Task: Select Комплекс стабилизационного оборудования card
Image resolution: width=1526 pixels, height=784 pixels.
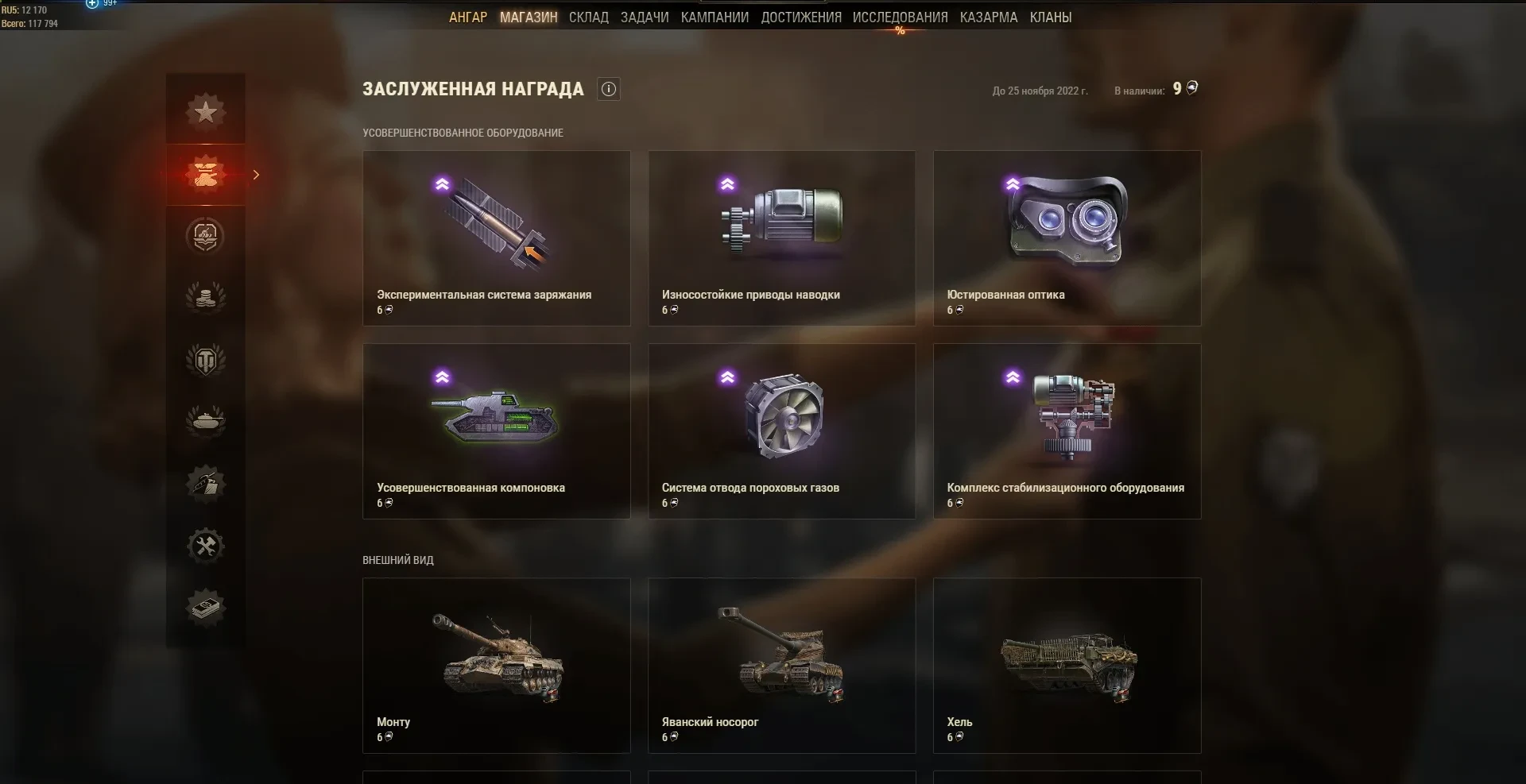Action: pos(1067,431)
